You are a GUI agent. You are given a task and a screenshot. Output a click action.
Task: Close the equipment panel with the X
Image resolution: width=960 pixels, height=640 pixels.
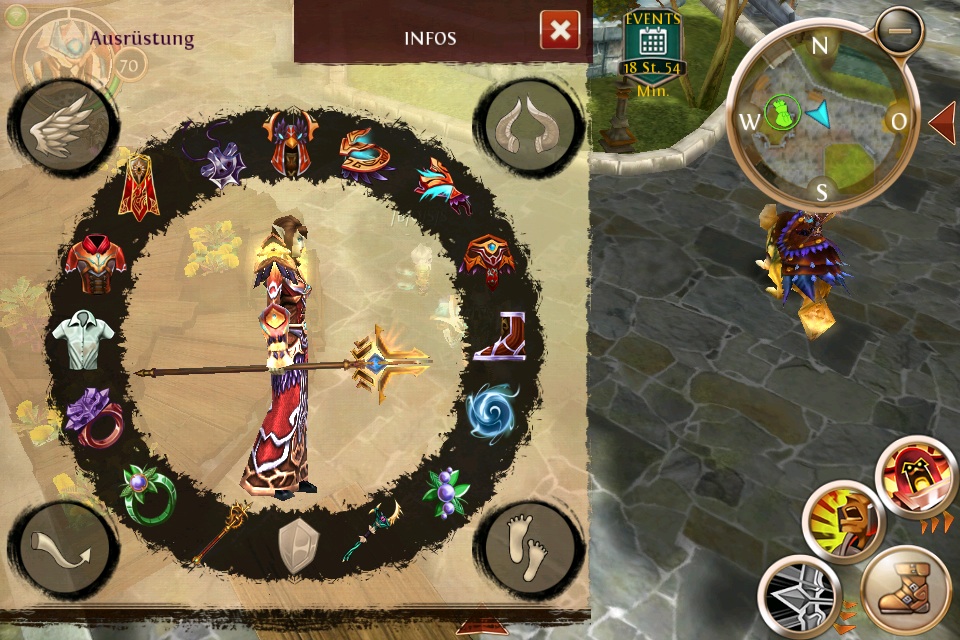[x=560, y=30]
